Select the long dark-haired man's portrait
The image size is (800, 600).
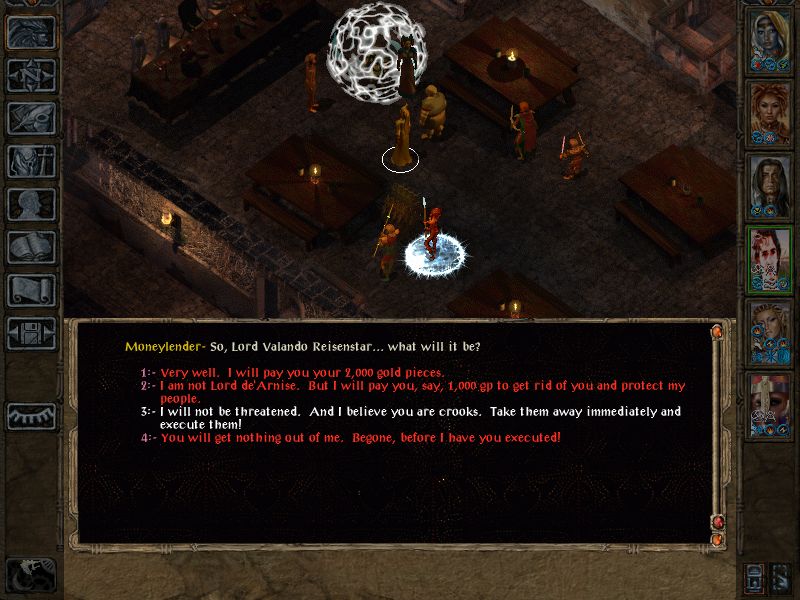click(x=770, y=184)
